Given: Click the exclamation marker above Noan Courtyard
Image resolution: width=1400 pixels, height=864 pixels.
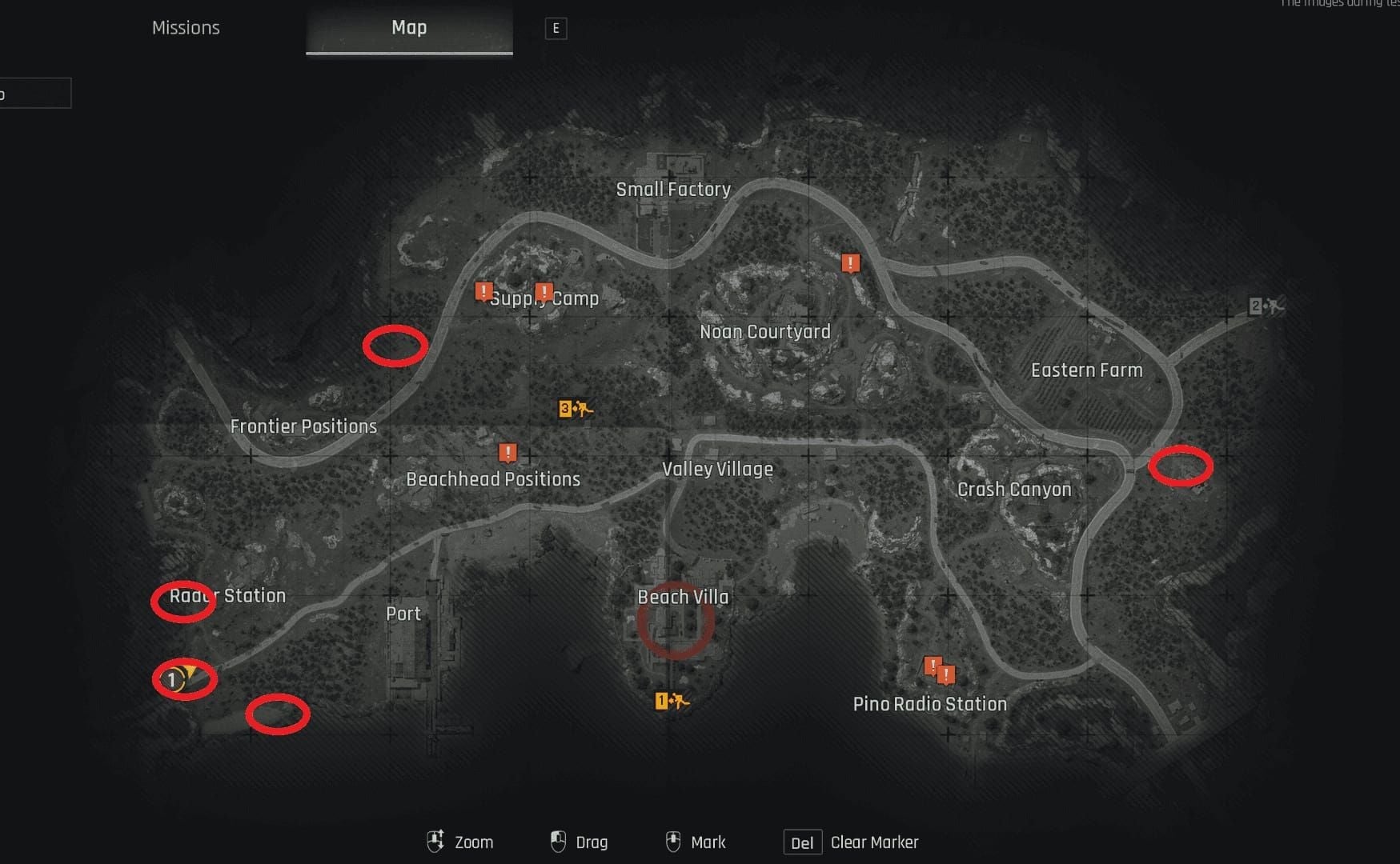Looking at the screenshot, I should coord(849,262).
